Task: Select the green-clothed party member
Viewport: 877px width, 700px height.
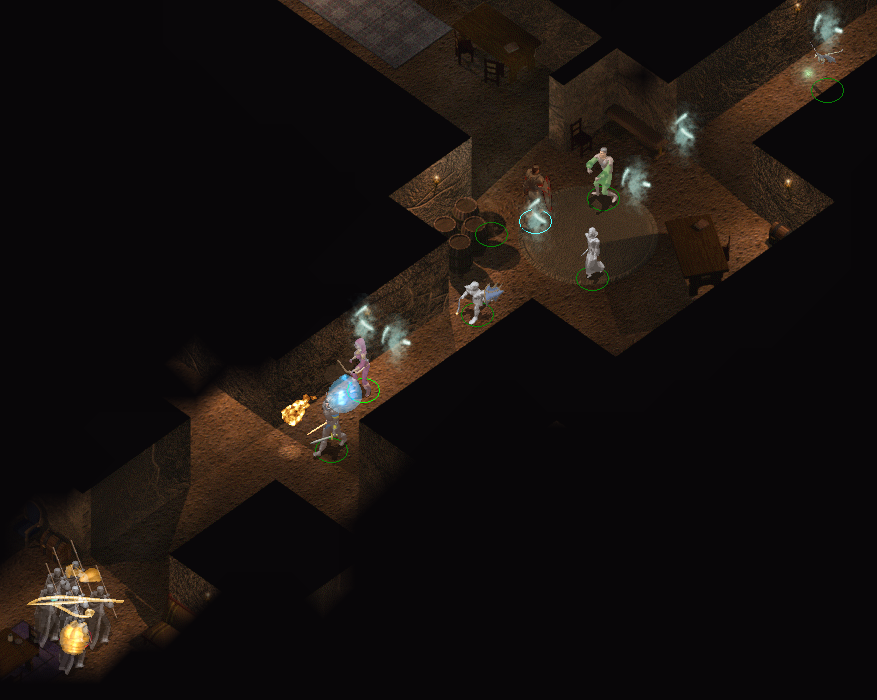Action: coord(603,176)
